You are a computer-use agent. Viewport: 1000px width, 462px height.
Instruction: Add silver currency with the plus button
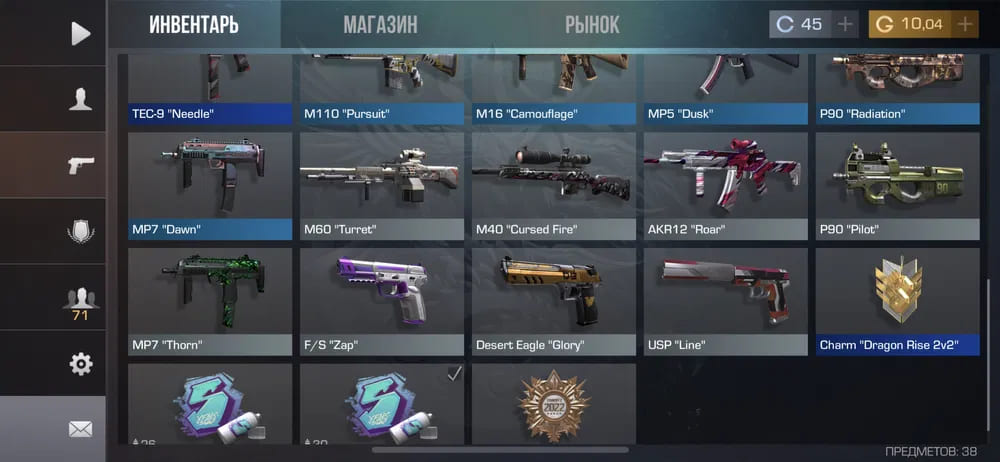(845, 24)
